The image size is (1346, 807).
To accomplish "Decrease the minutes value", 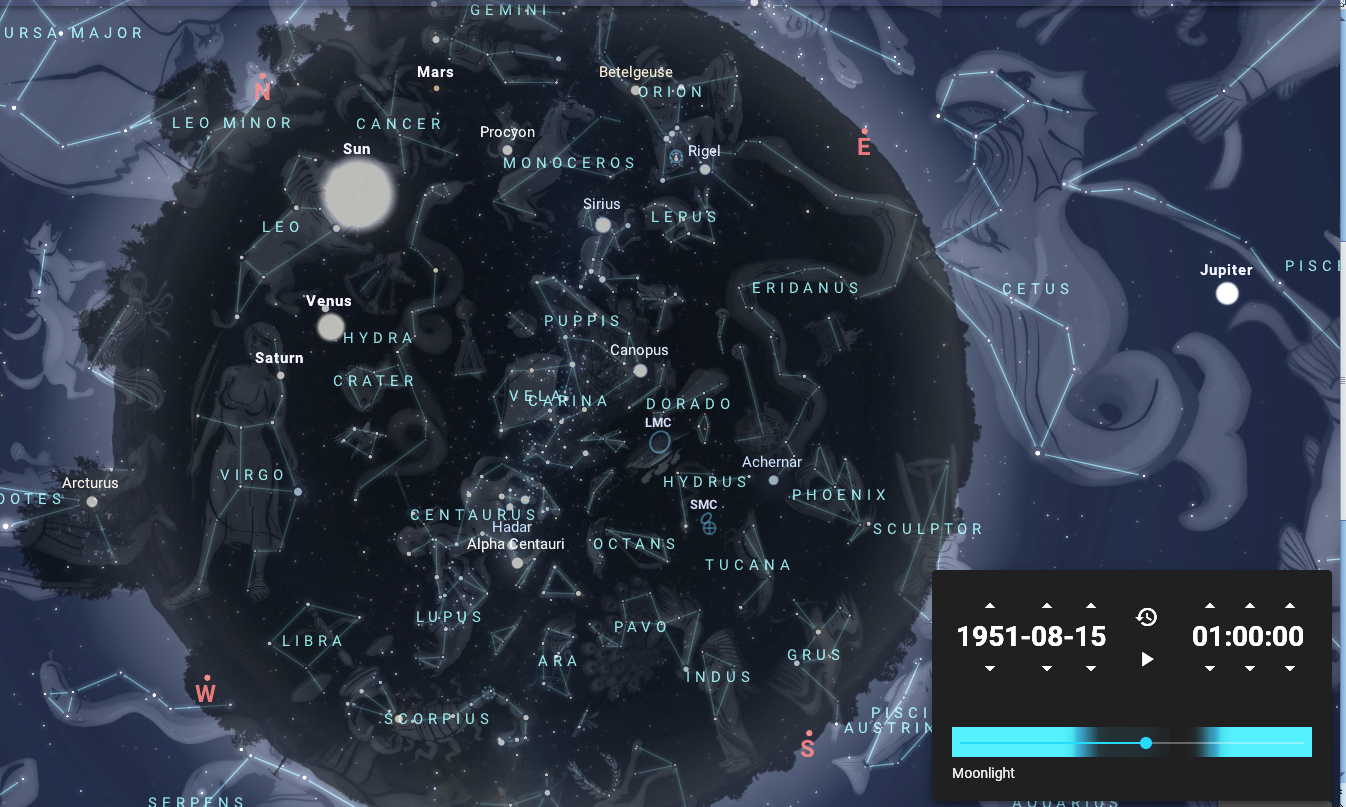I will coord(1249,668).
